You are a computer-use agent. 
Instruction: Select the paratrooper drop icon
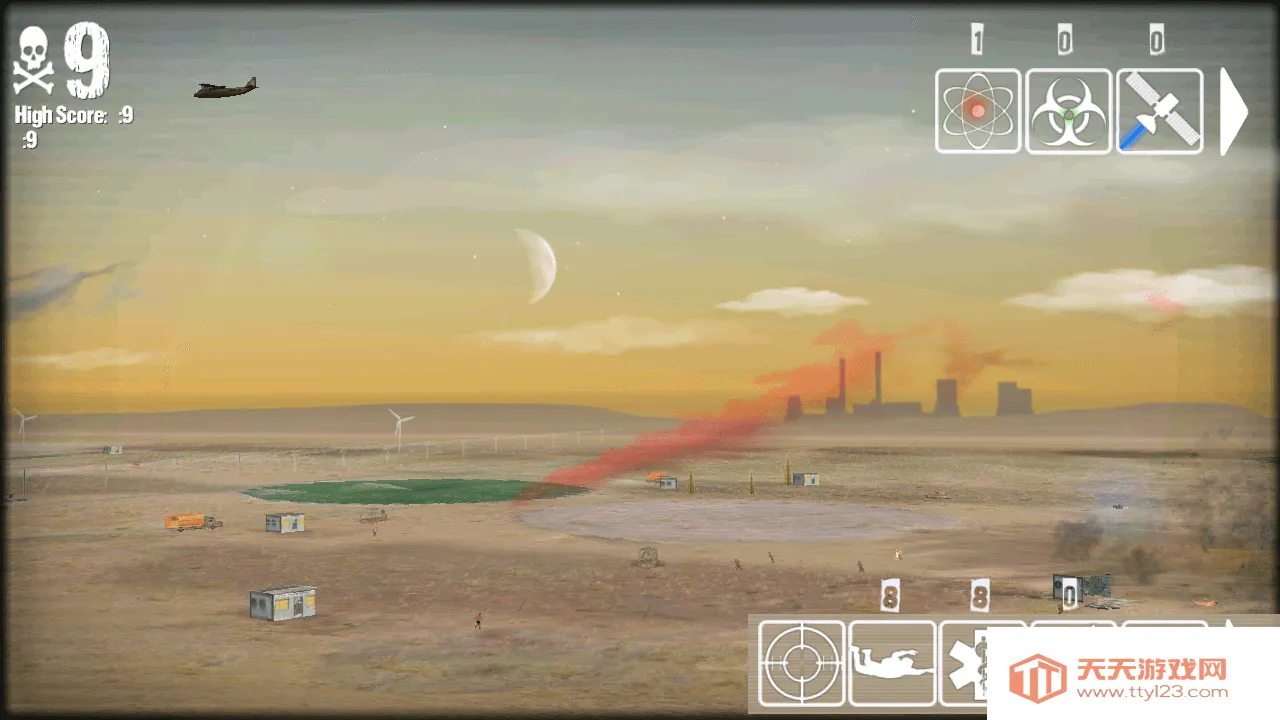point(893,663)
